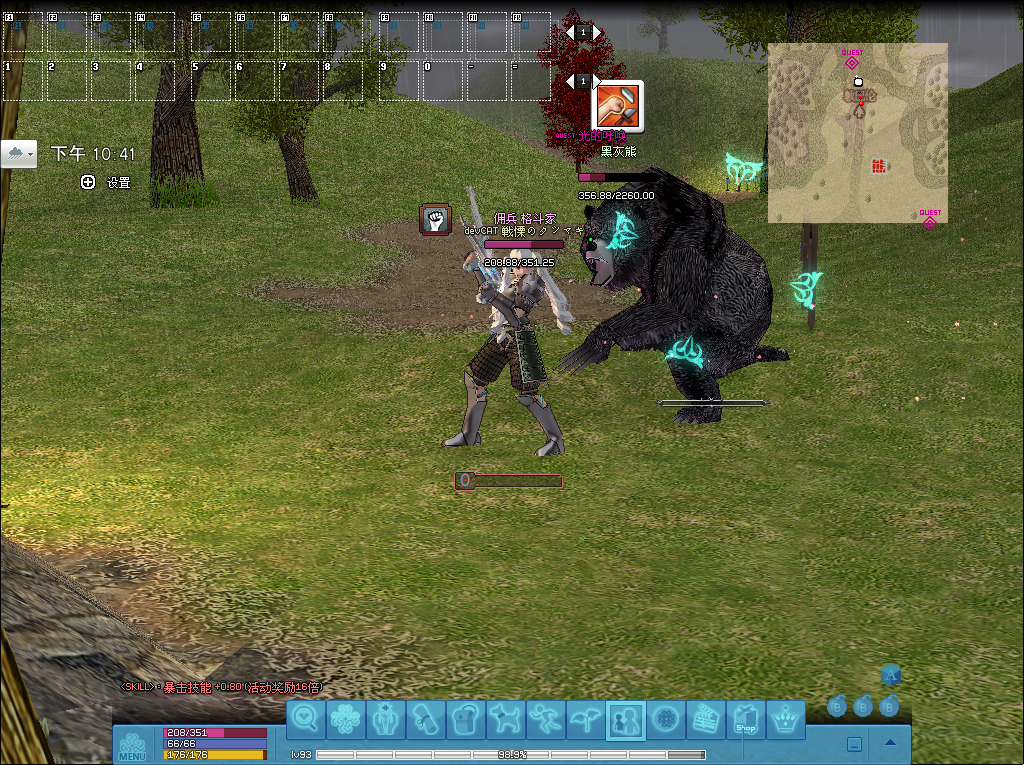This screenshot has width=1024, height=765.
Task: Click the magnifying glass heart icon
Action: click(x=306, y=718)
